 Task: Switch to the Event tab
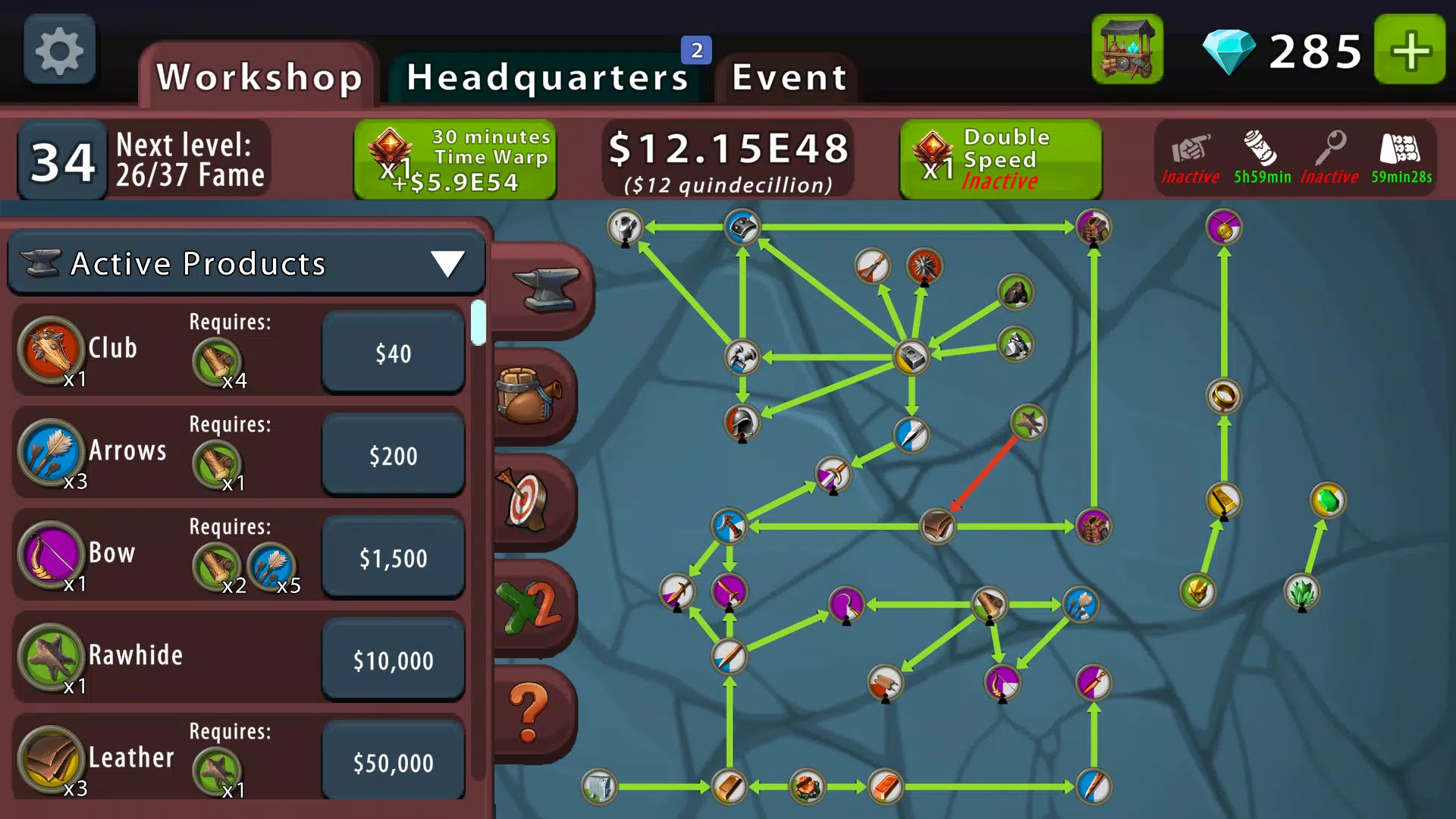point(787,76)
